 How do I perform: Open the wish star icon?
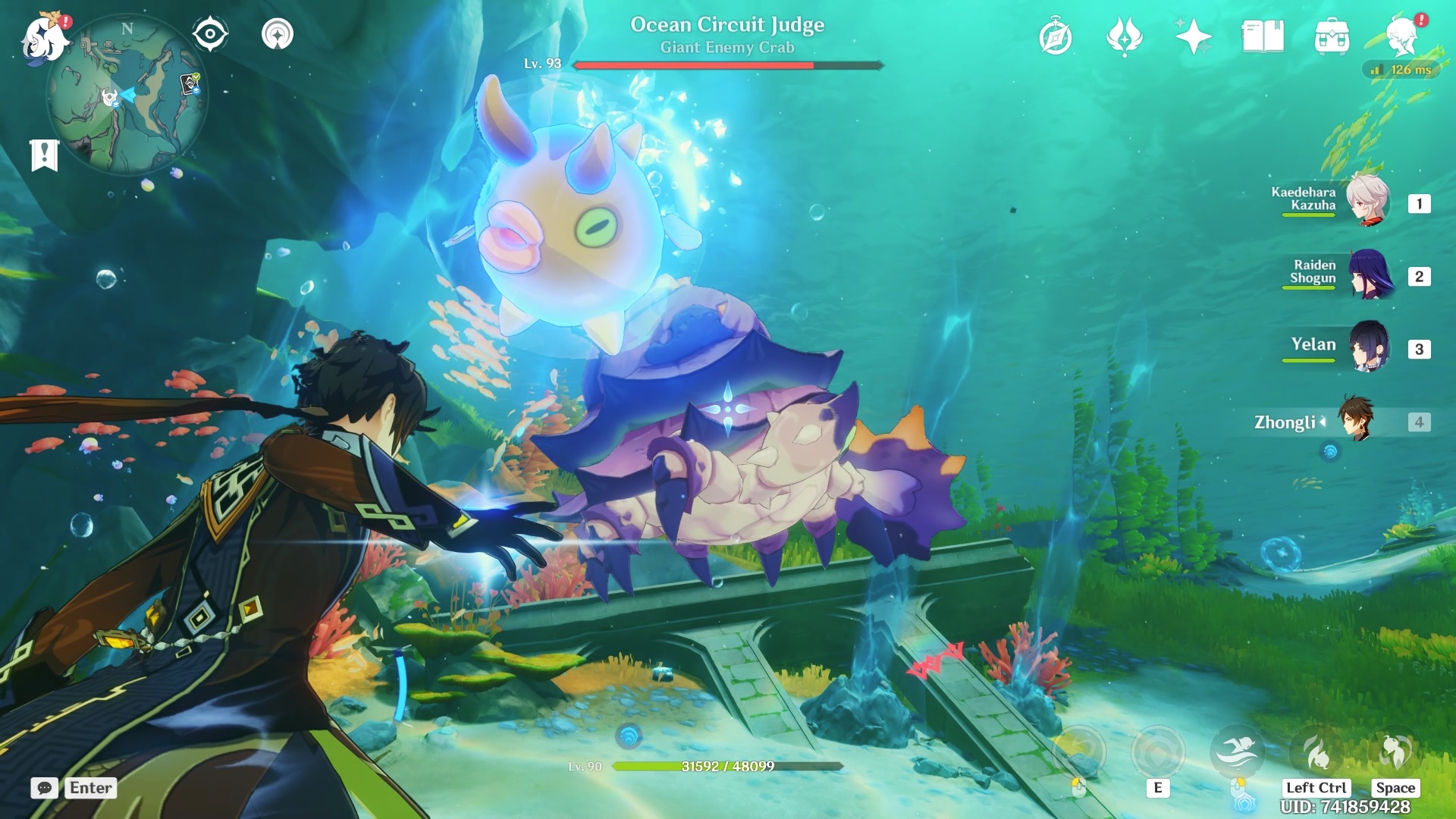(x=1193, y=36)
